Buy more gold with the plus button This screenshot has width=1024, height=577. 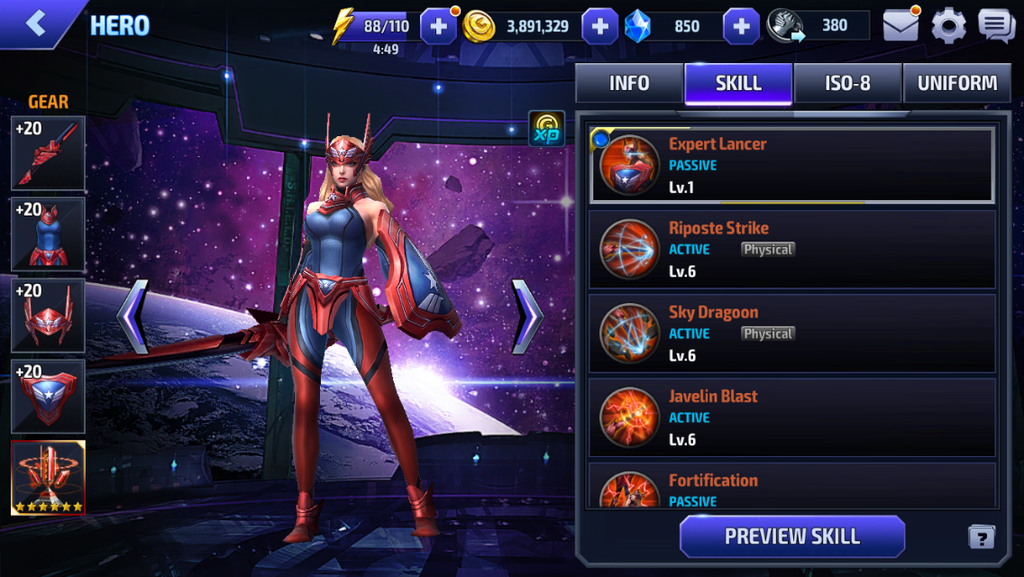point(599,26)
